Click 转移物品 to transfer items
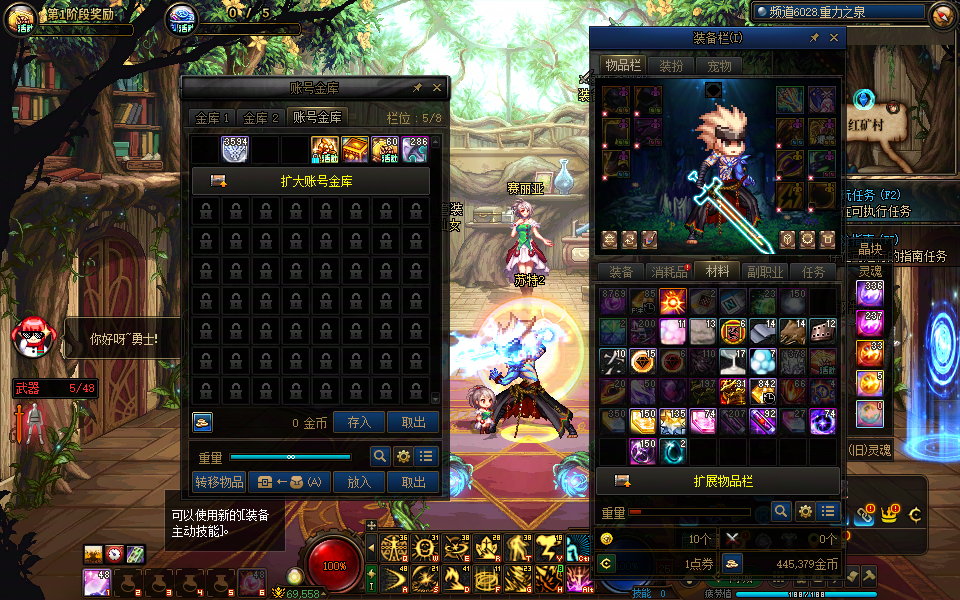Image resolution: width=960 pixels, height=600 pixels. tap(218, 482)
